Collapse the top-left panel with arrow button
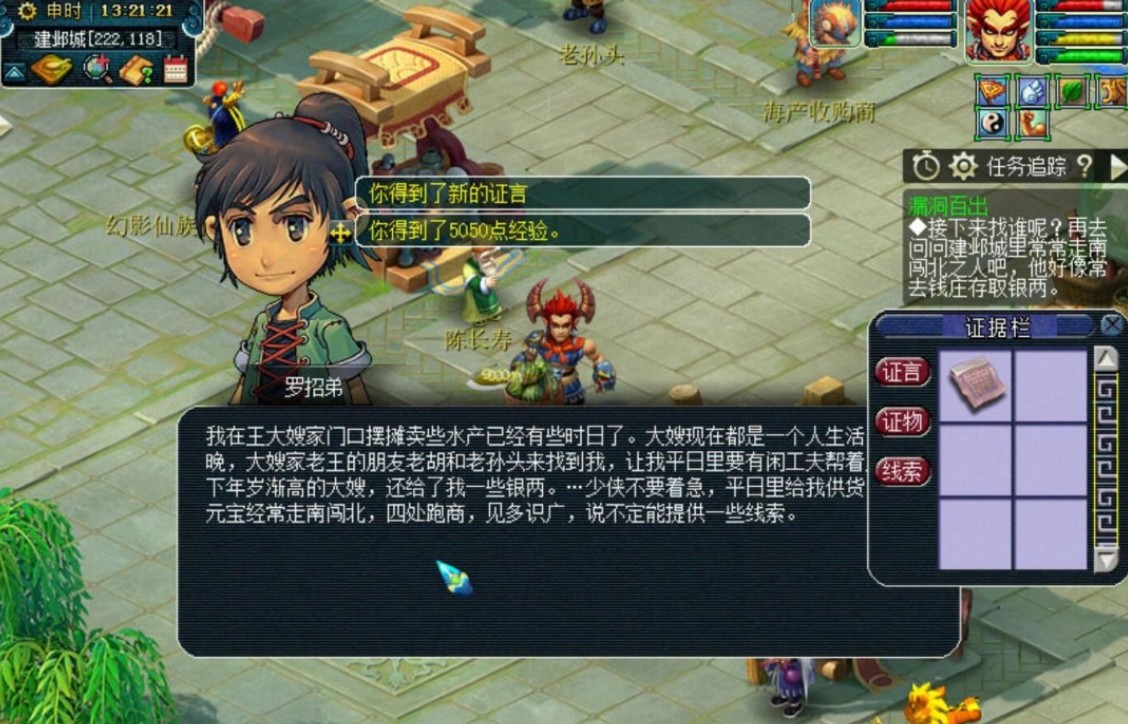 (x=14, y=71)
